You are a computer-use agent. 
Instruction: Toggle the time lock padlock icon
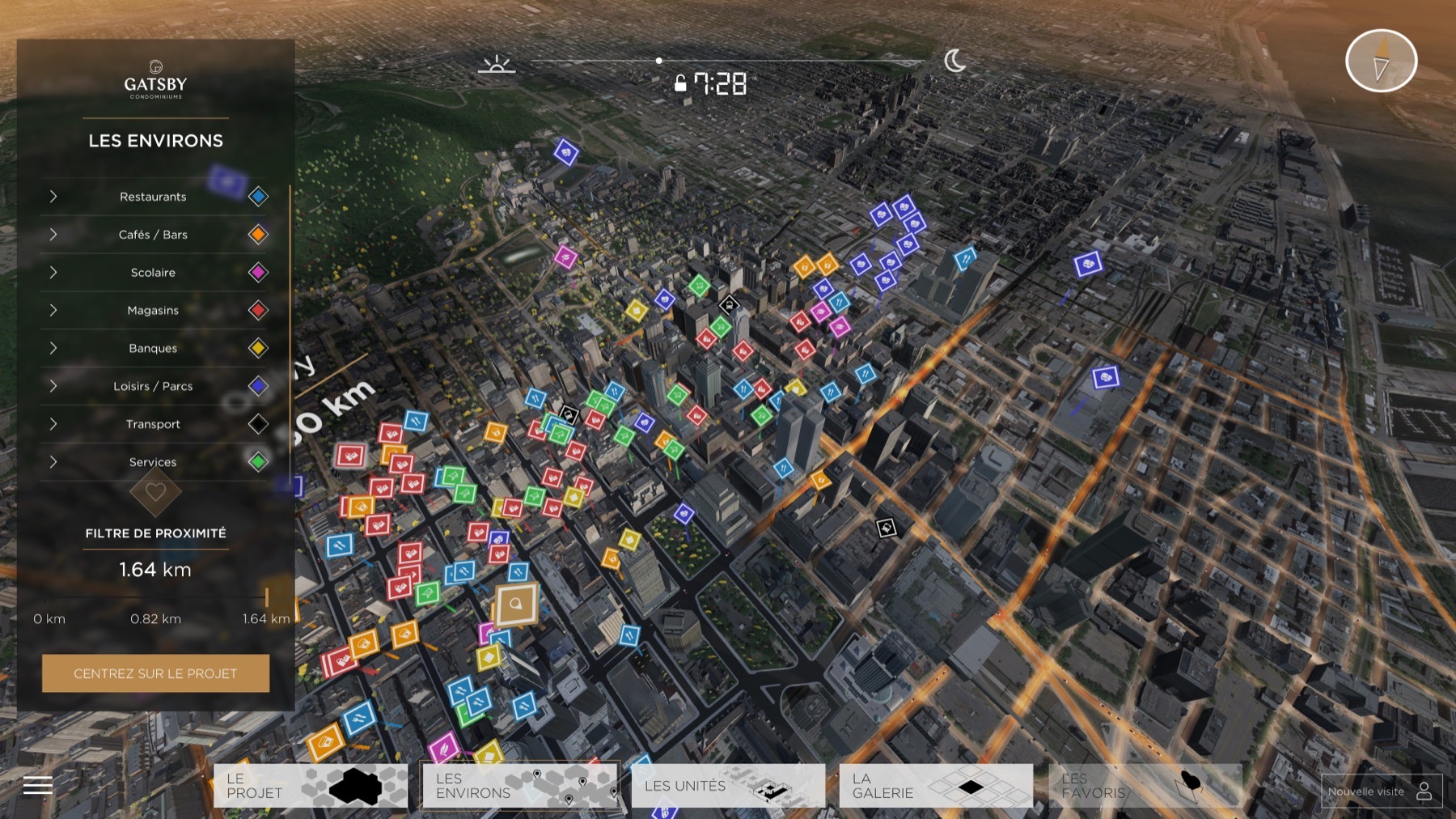pyautogui.click(x=680, y=83)
